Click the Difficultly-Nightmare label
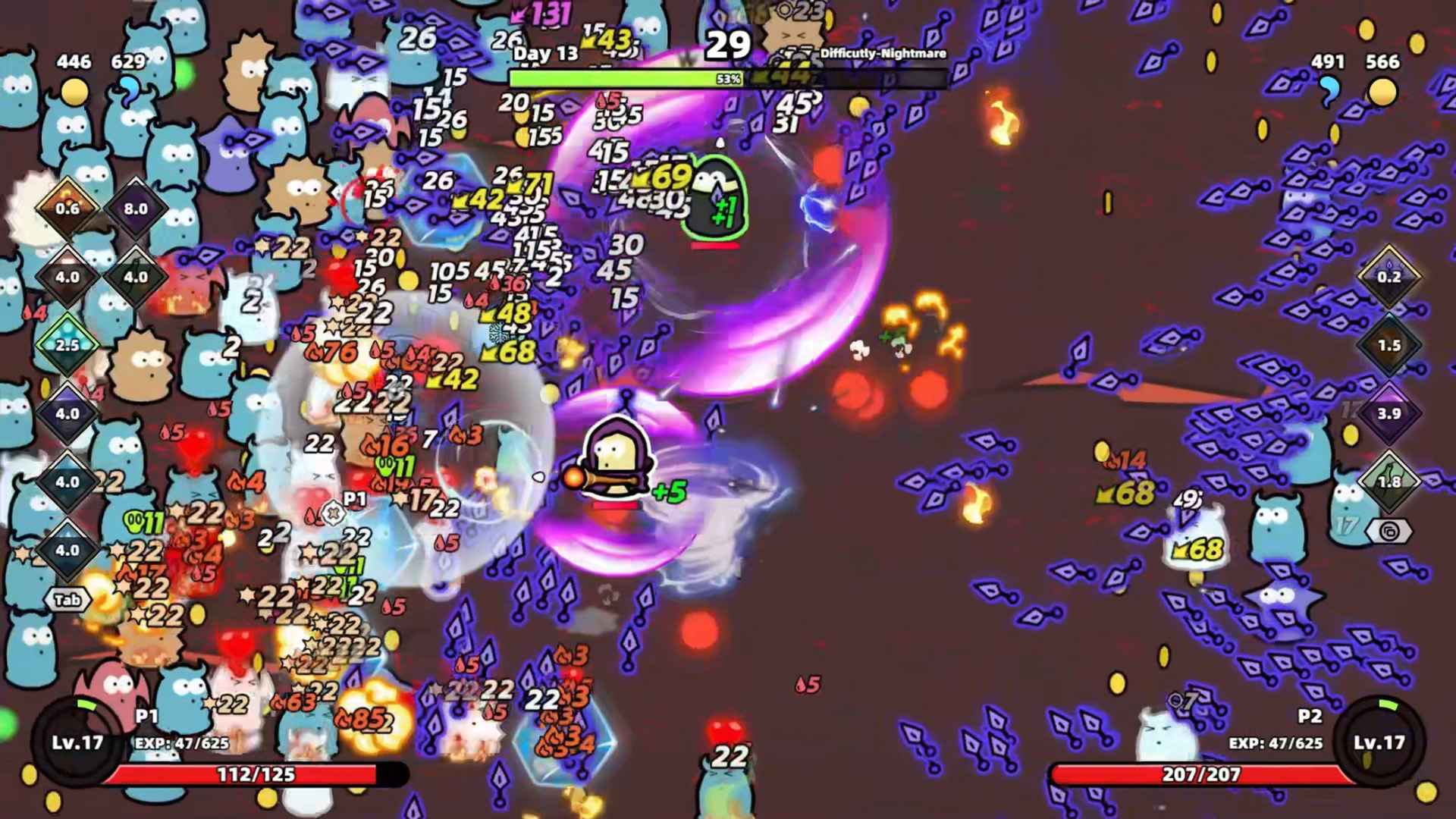Screen dimensions: 1456x819 pyautogui.click(x=882, y=55)
